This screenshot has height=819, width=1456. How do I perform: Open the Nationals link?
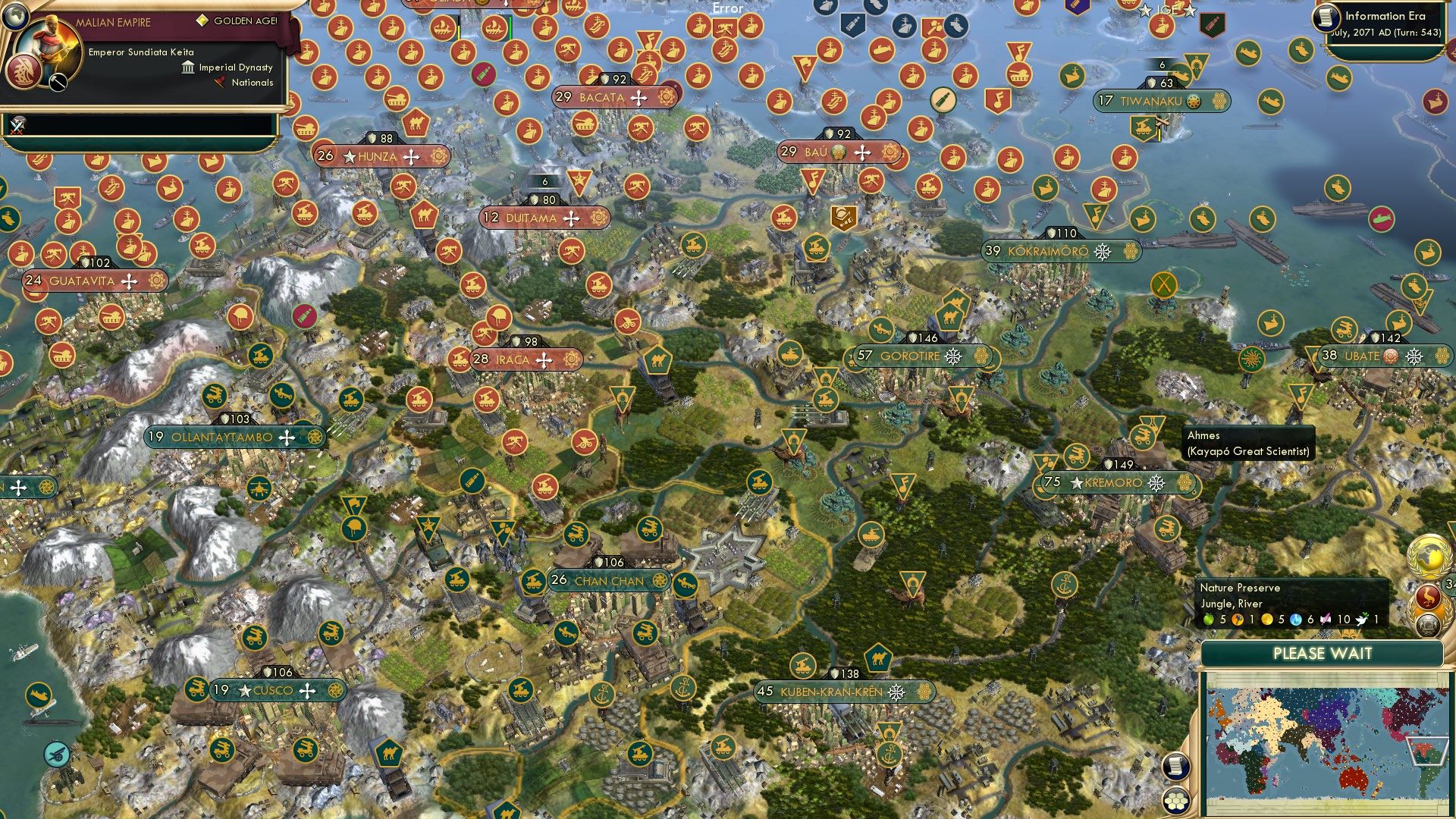coord(252,83)
